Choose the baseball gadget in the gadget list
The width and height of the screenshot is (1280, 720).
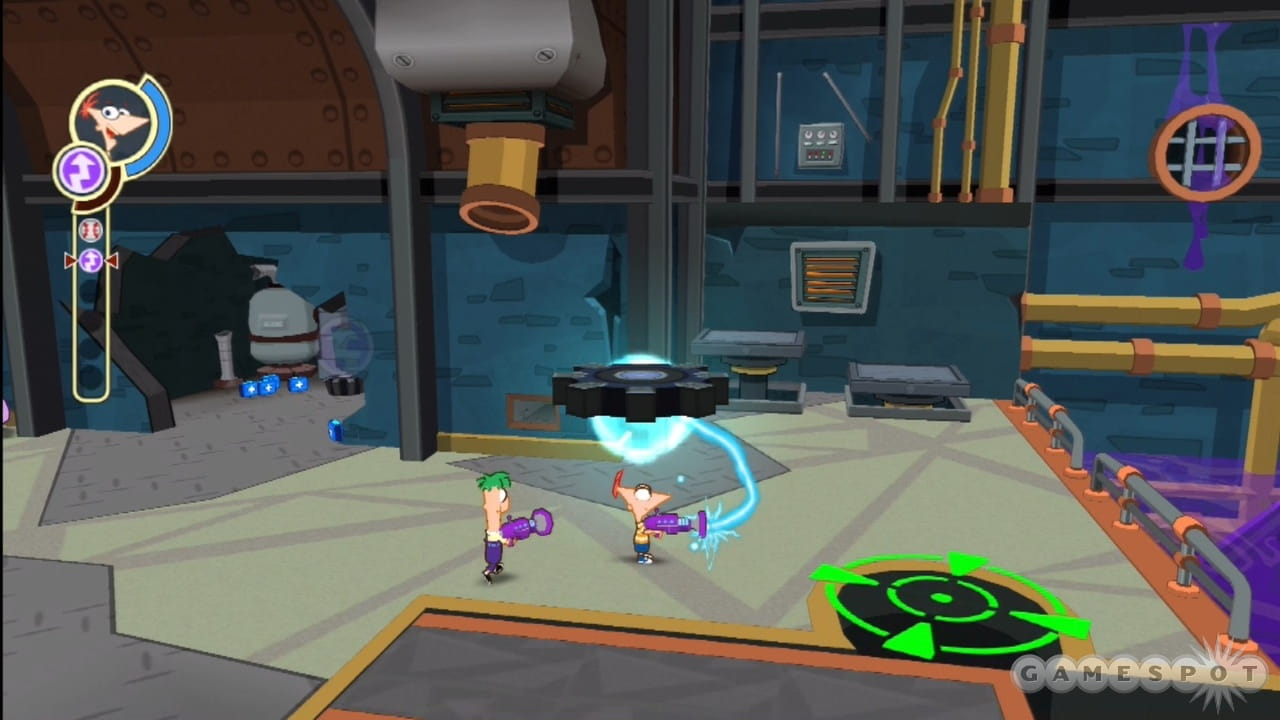(x=90, y=230)
